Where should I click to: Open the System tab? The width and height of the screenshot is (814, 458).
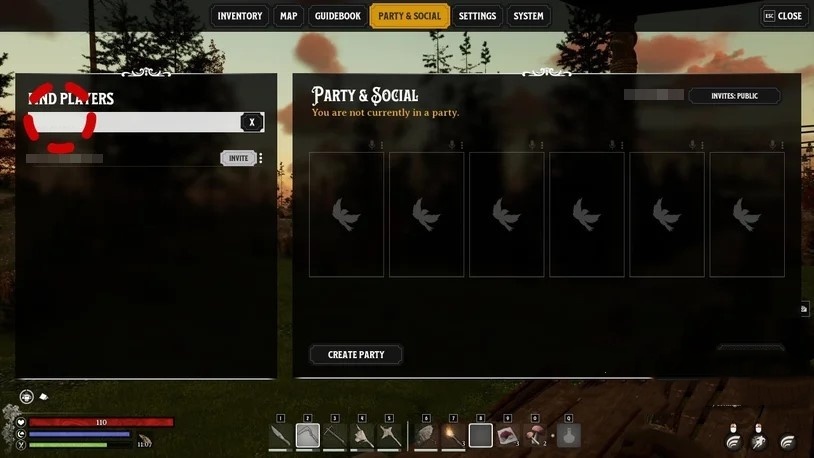528,16
